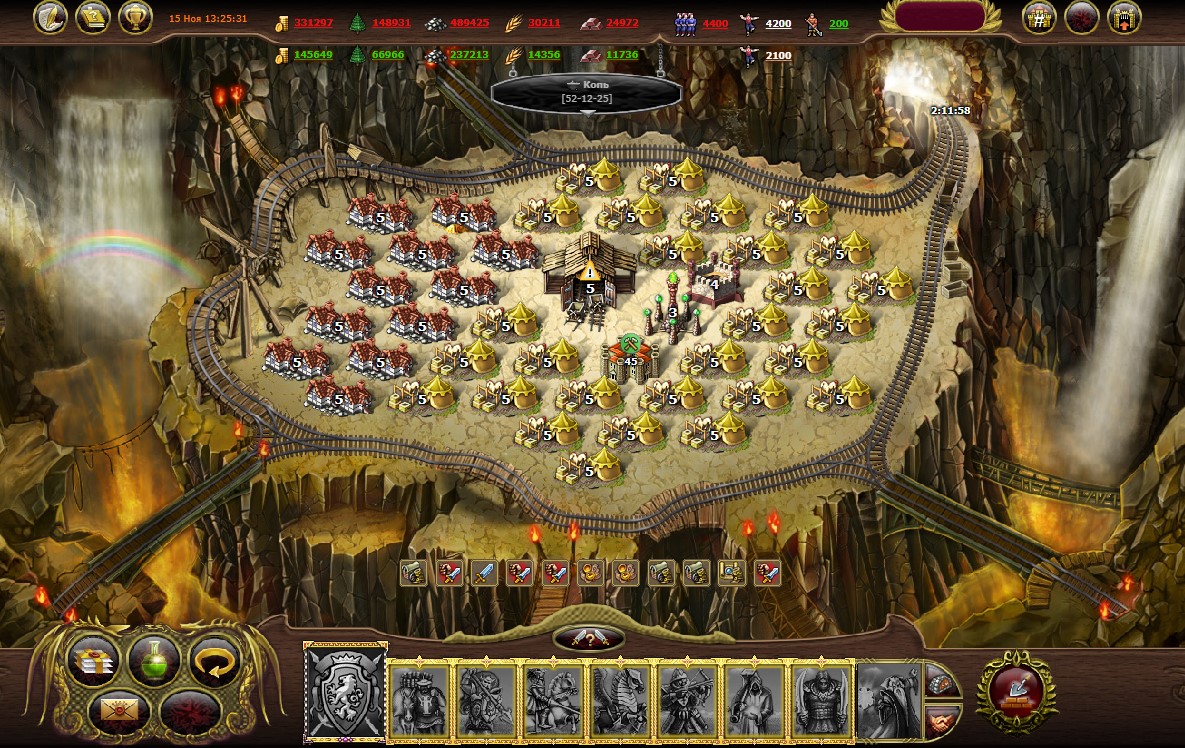Open the lone blue sword notification icon
The image size is (1185, 748).
pos(484,572)
